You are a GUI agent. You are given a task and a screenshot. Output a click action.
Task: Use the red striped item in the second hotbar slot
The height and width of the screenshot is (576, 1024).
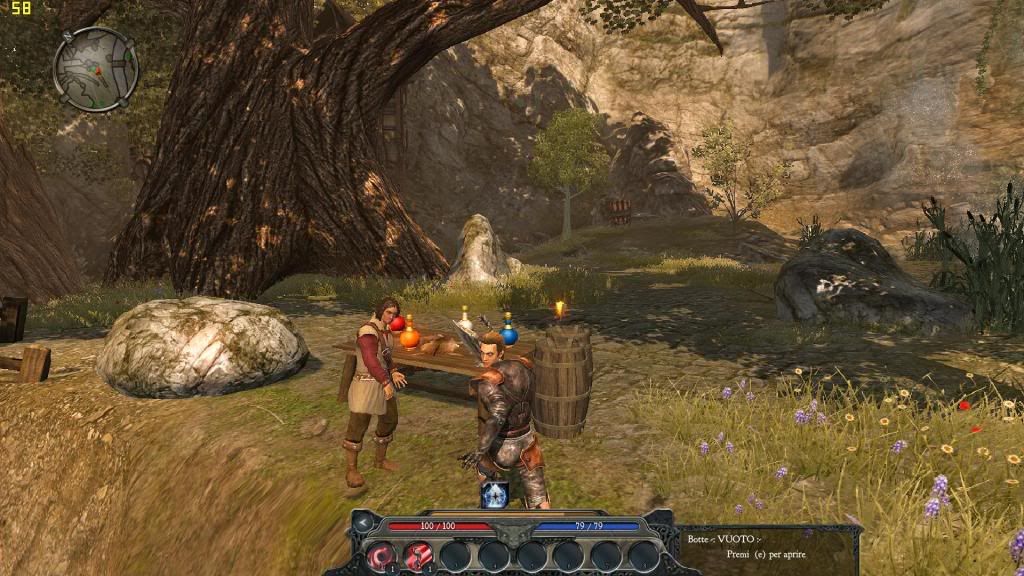point(419,554)
